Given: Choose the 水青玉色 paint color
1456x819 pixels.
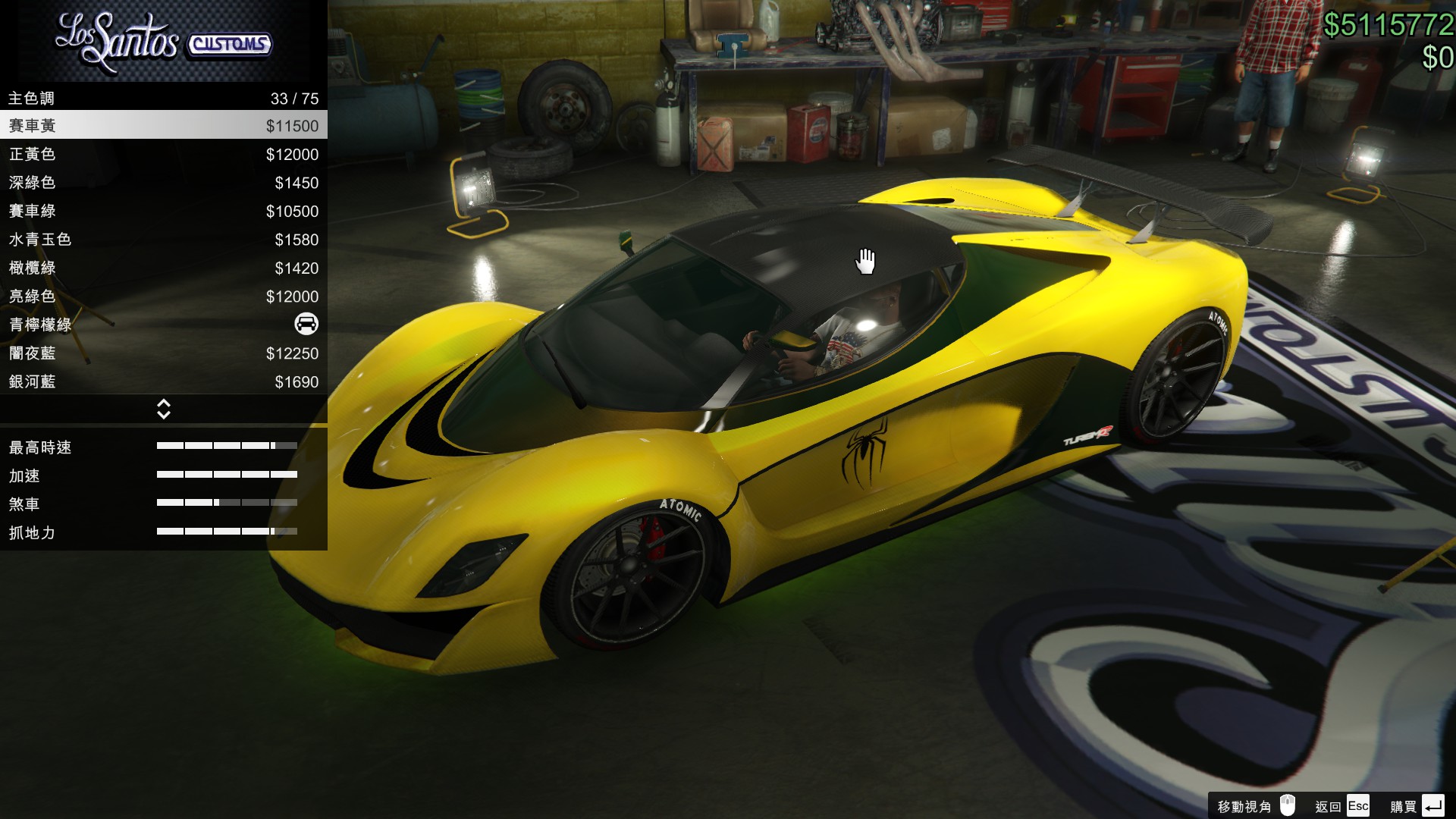Looking at the screenshot, I should coord(163,239).
